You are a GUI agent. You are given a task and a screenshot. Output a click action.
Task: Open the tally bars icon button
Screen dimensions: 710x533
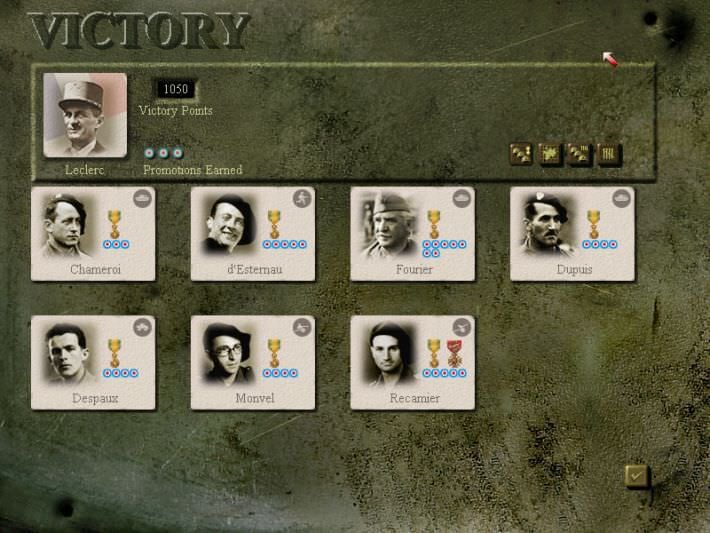pyautogui.click(x=609, y=154)
